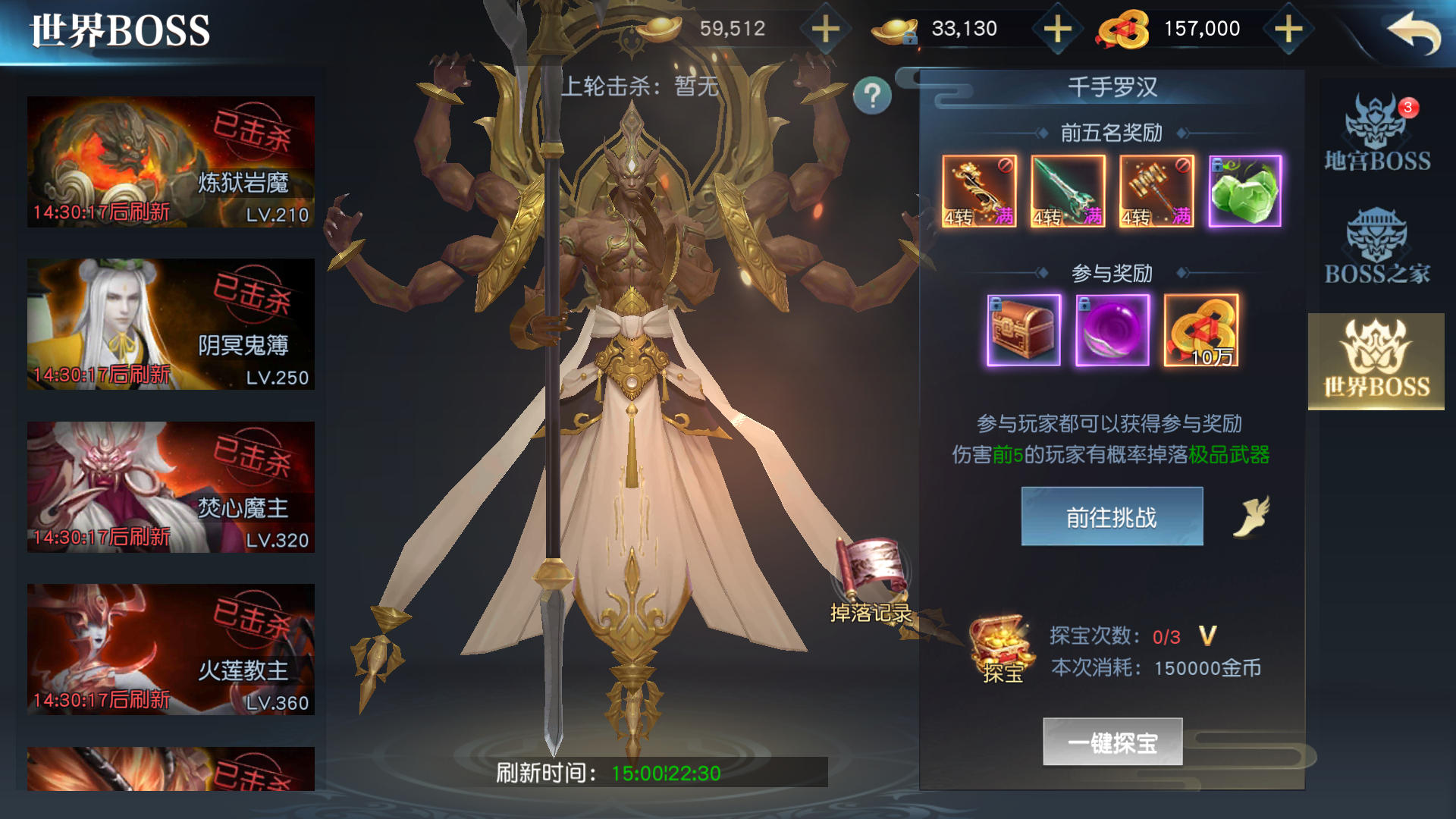Screen dimensions: 1456x819
Task: Choose the 焚心魔主 LV.320 boss entry
Action: [171, 487]
